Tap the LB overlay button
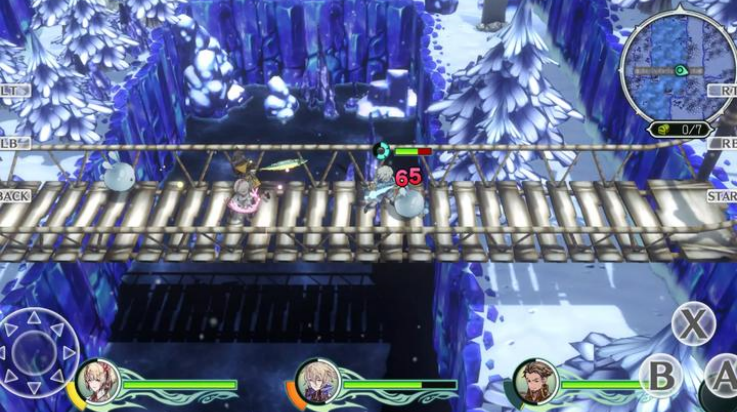This screenshot has width=737, height=412. click(14, 143)
